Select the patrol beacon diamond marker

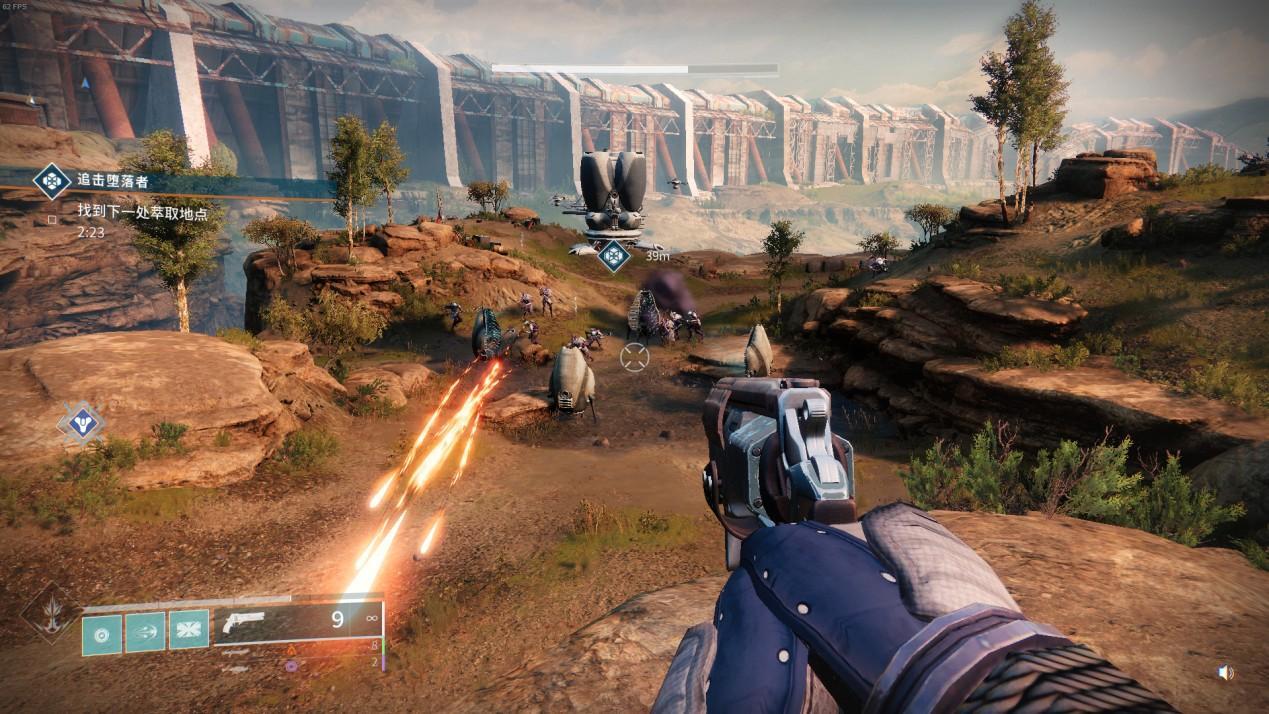pyautogui.click(x=81, y=423)
